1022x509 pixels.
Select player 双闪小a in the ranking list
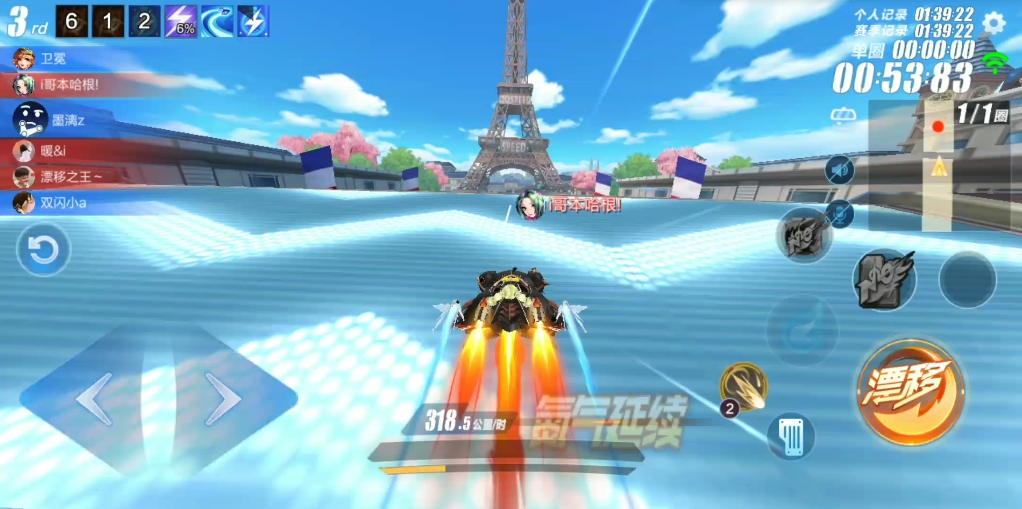(60, 203)
